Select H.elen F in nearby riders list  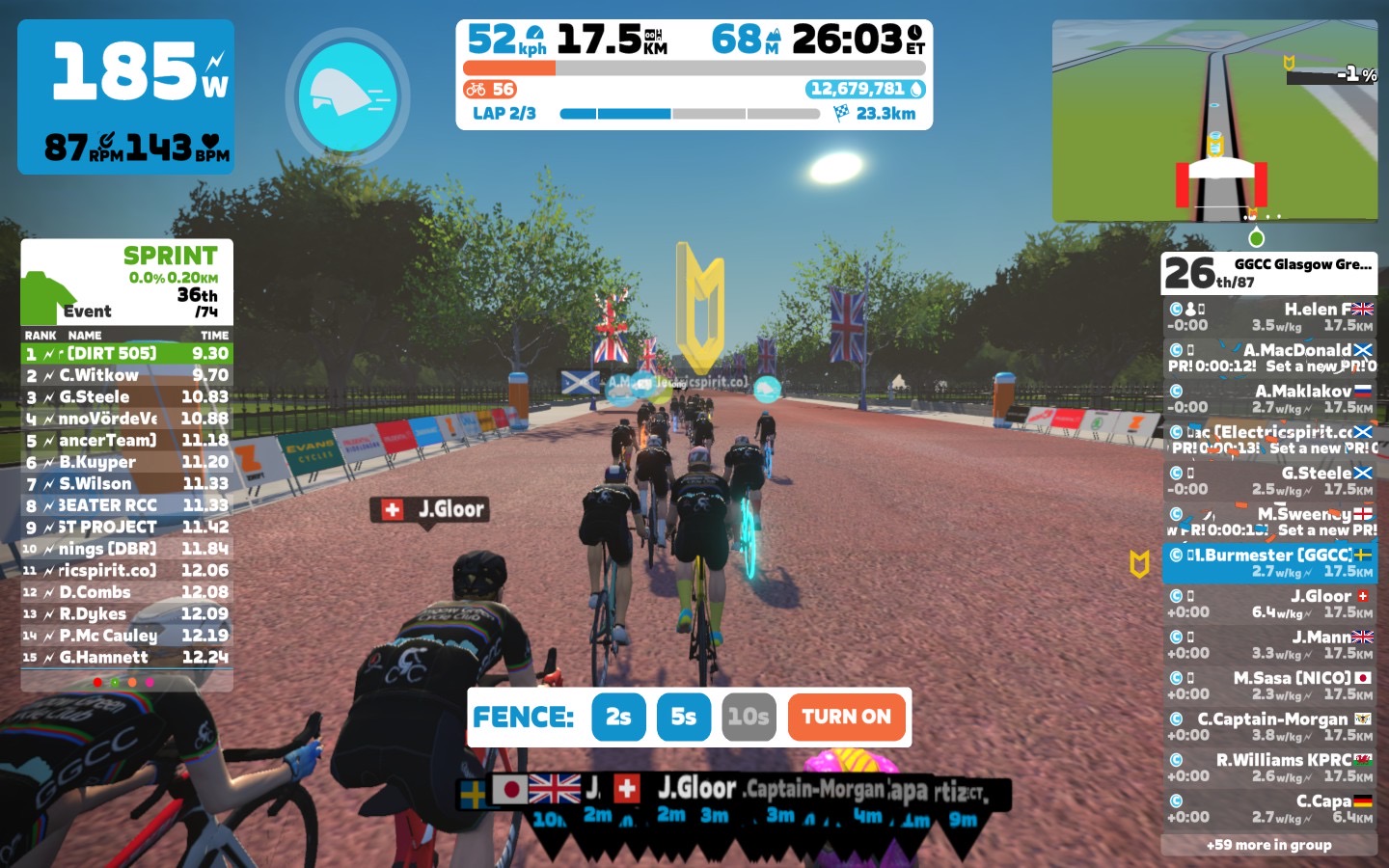1269,317
